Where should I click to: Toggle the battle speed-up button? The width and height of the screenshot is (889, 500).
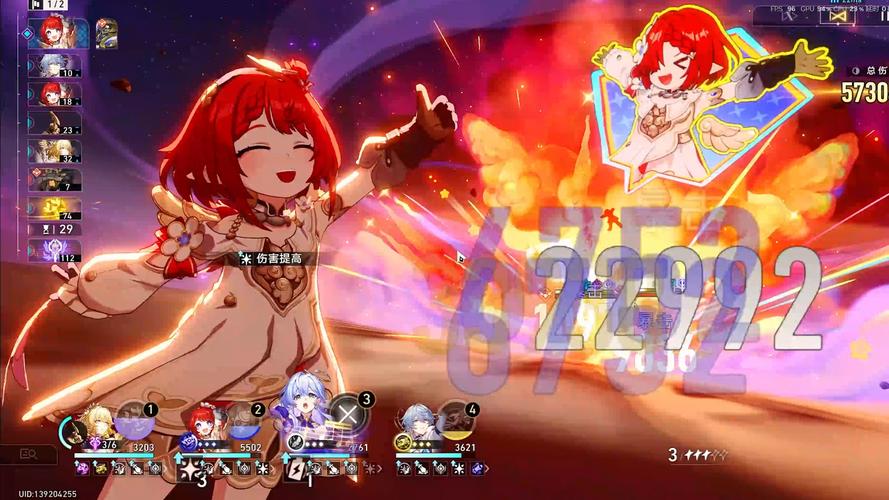[789, 15]
